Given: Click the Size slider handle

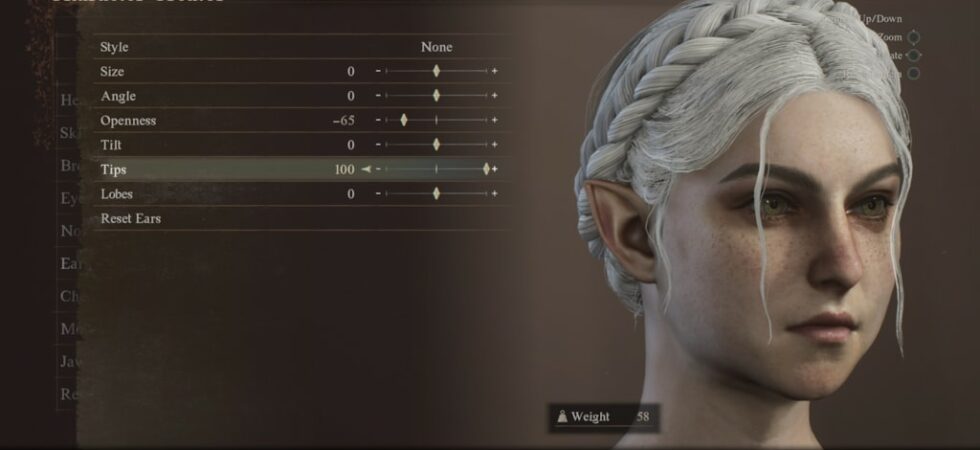Looking at the screenshot, I should coord(436,71).
